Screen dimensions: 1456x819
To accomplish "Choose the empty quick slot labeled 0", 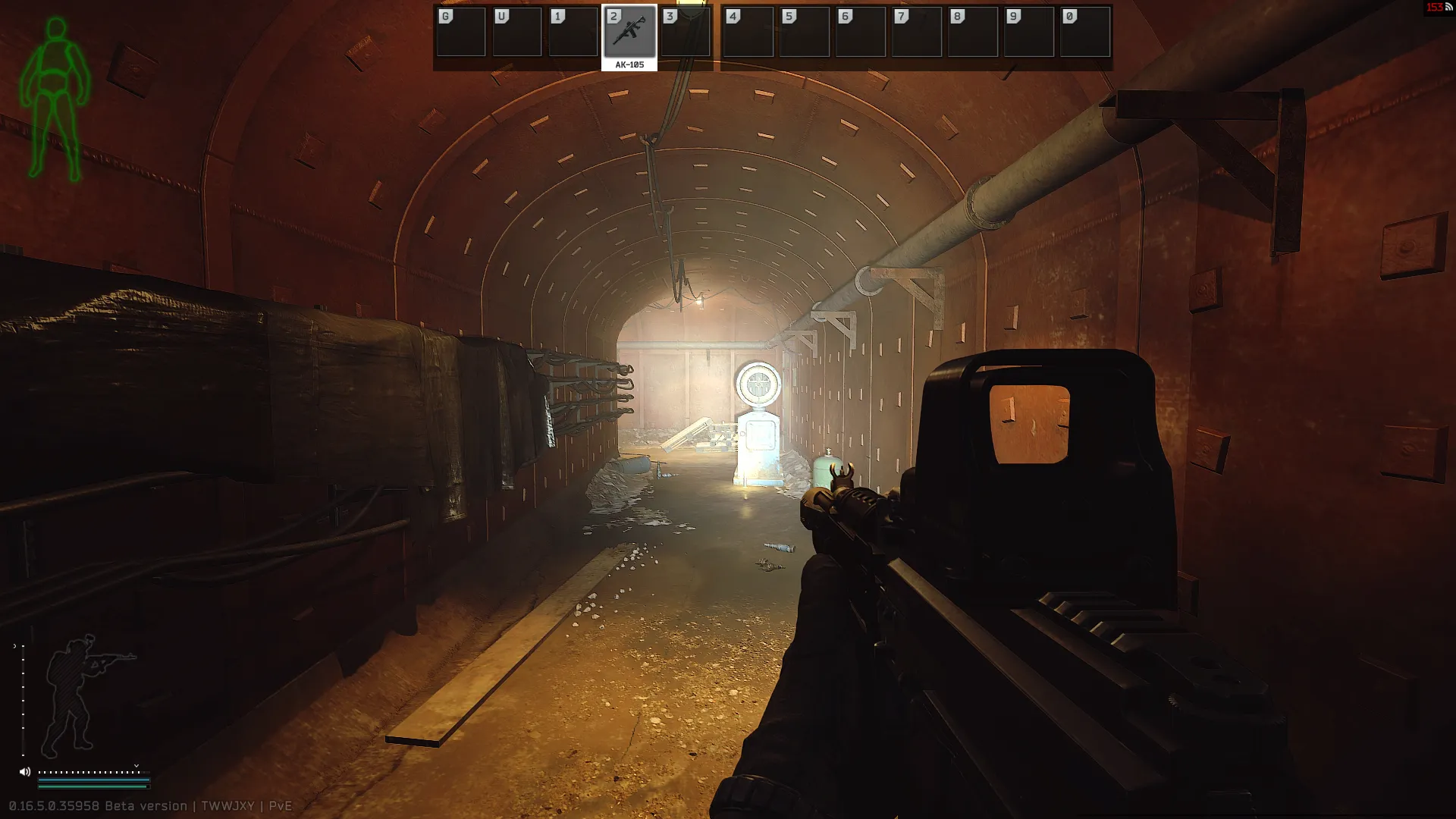I will click(1085, 33).
